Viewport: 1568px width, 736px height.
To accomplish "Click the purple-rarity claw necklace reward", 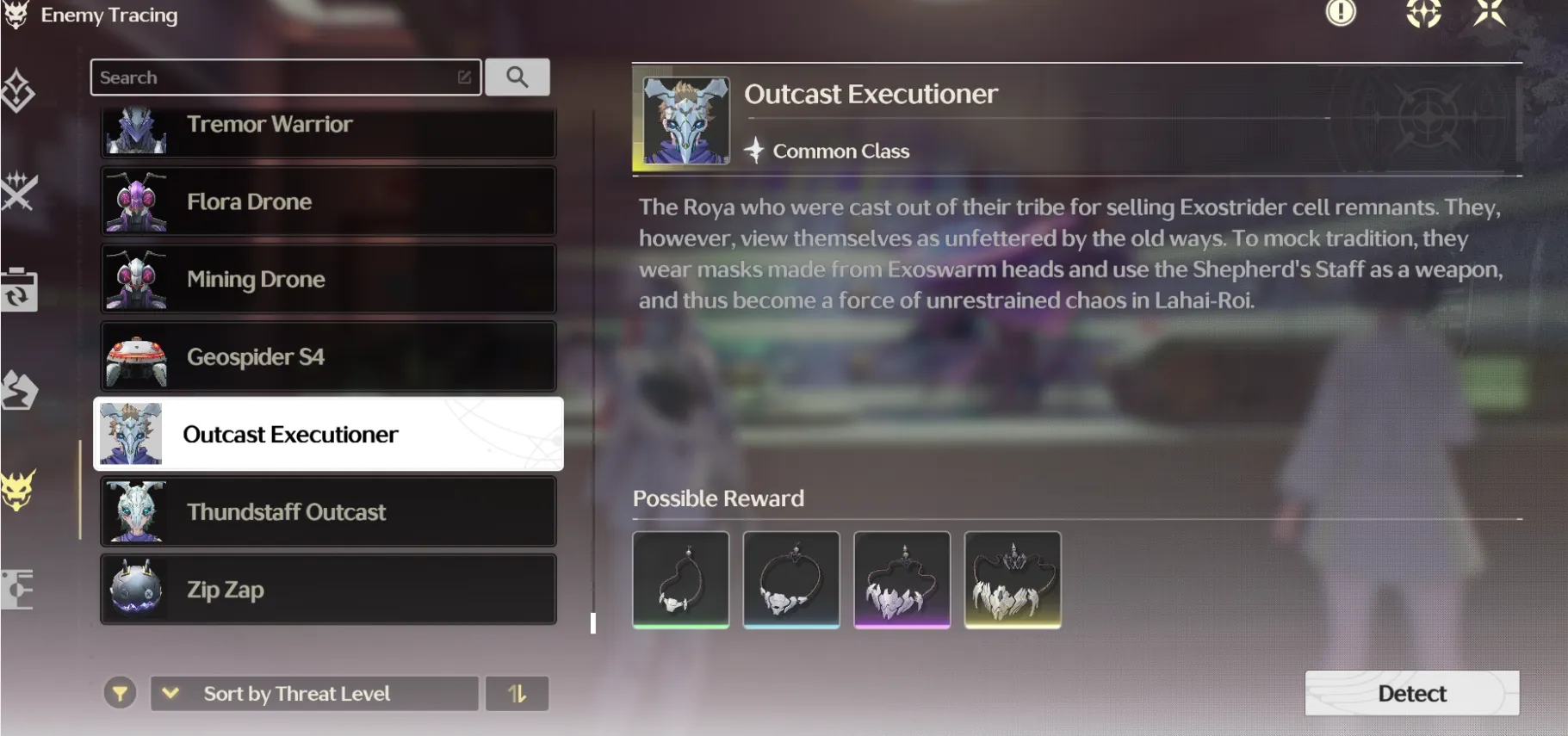I will 901,579.
